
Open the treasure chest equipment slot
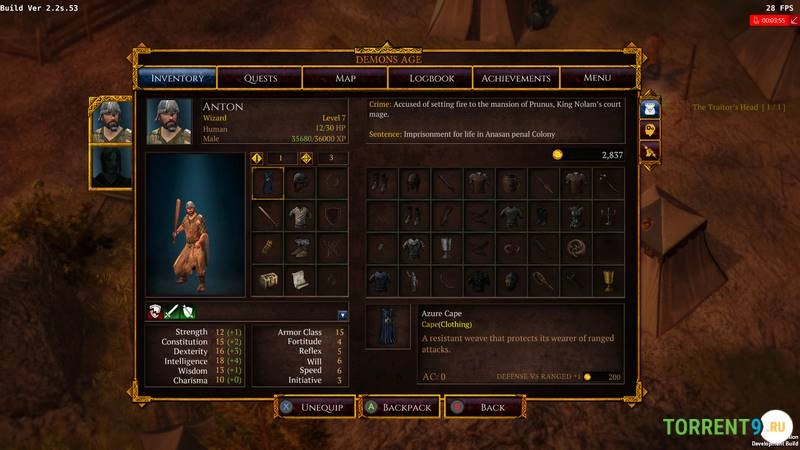[267, 281]
